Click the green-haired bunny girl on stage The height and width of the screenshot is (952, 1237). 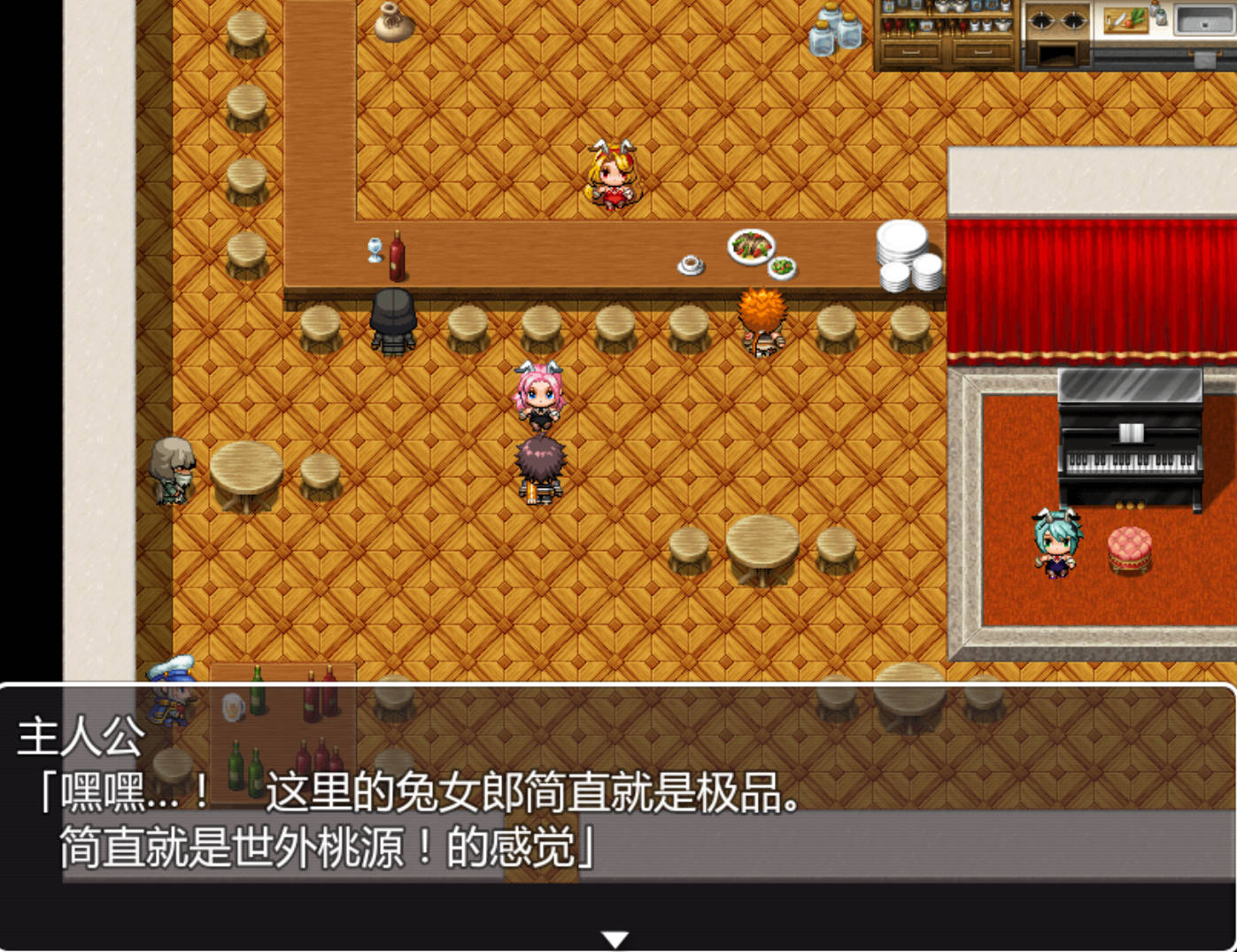coord(1055,545)
